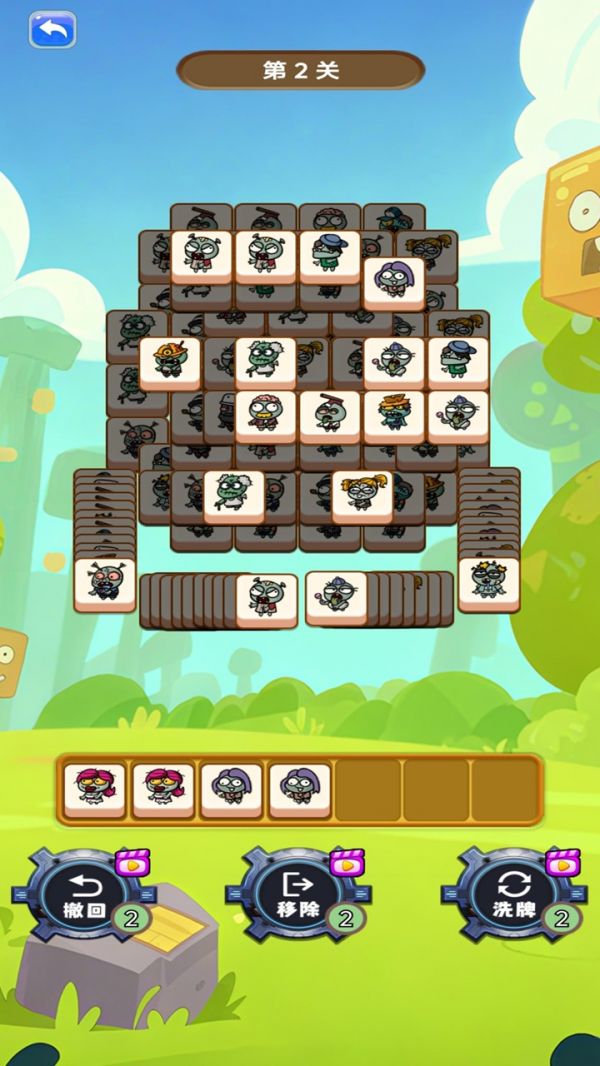Tap the orange-pigtailed girl zombie tile
This screenshot has height=1066, width=600.
[361, 497]
